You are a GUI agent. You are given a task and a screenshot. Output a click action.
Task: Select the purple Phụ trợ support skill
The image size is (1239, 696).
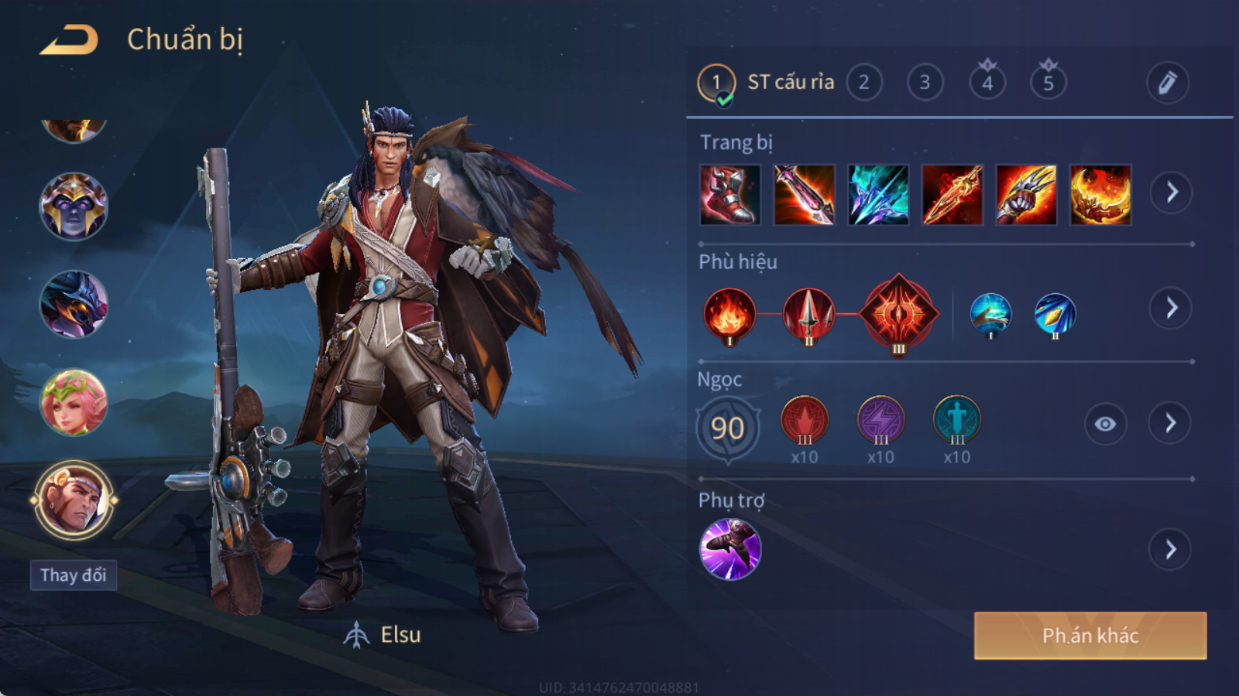click(730, 549)
